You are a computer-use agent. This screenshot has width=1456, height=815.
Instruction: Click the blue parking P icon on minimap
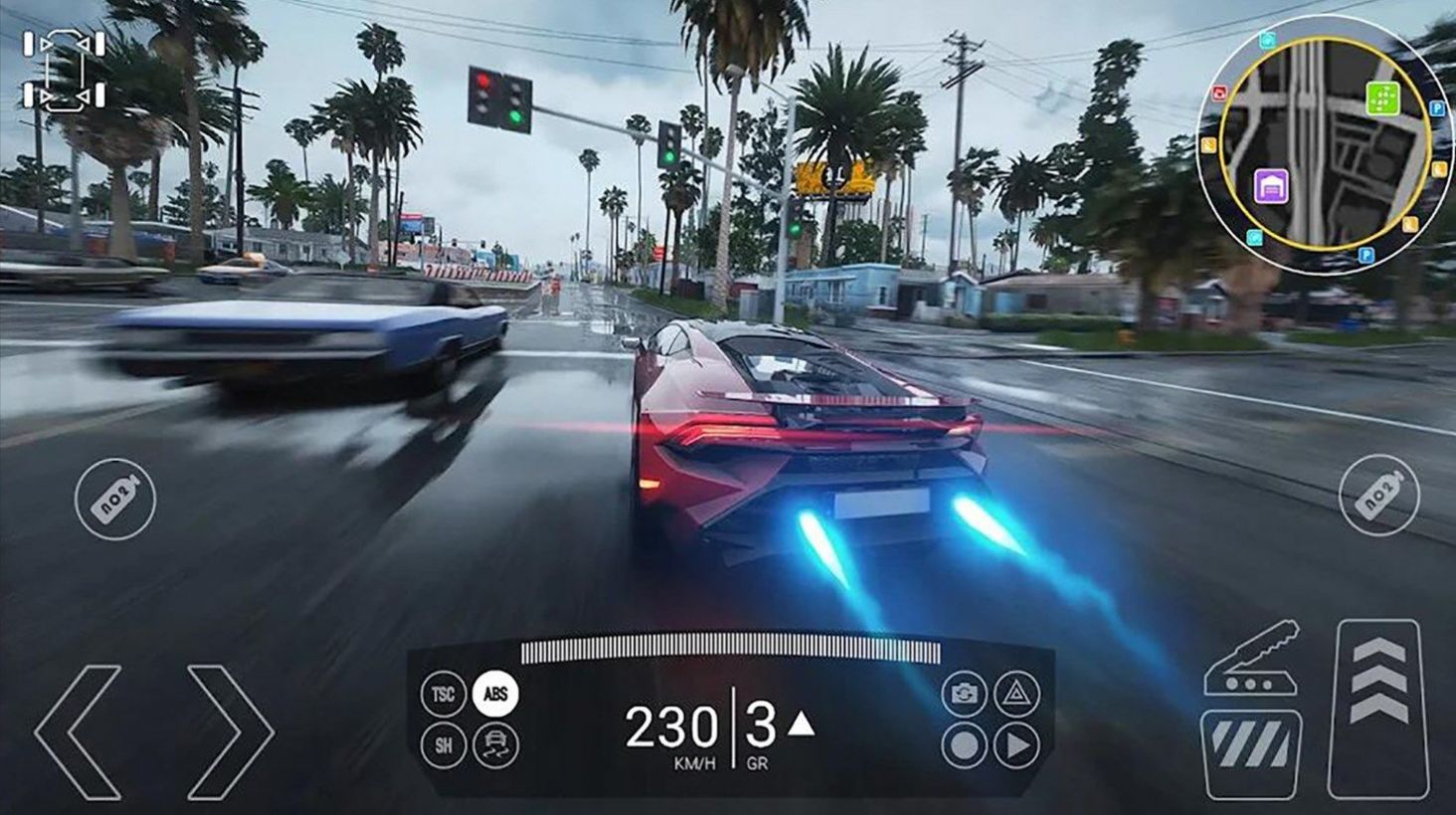[x=1436, y=107]
